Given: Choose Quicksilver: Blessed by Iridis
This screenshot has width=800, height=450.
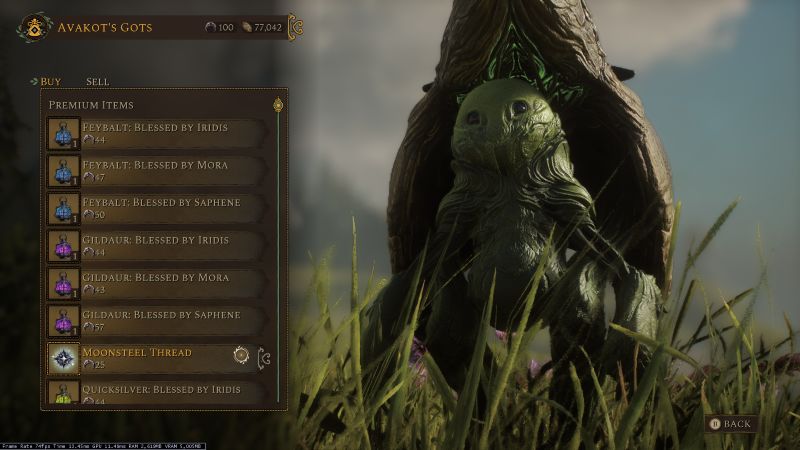Looking at the screenshot, I should [158, 393].
